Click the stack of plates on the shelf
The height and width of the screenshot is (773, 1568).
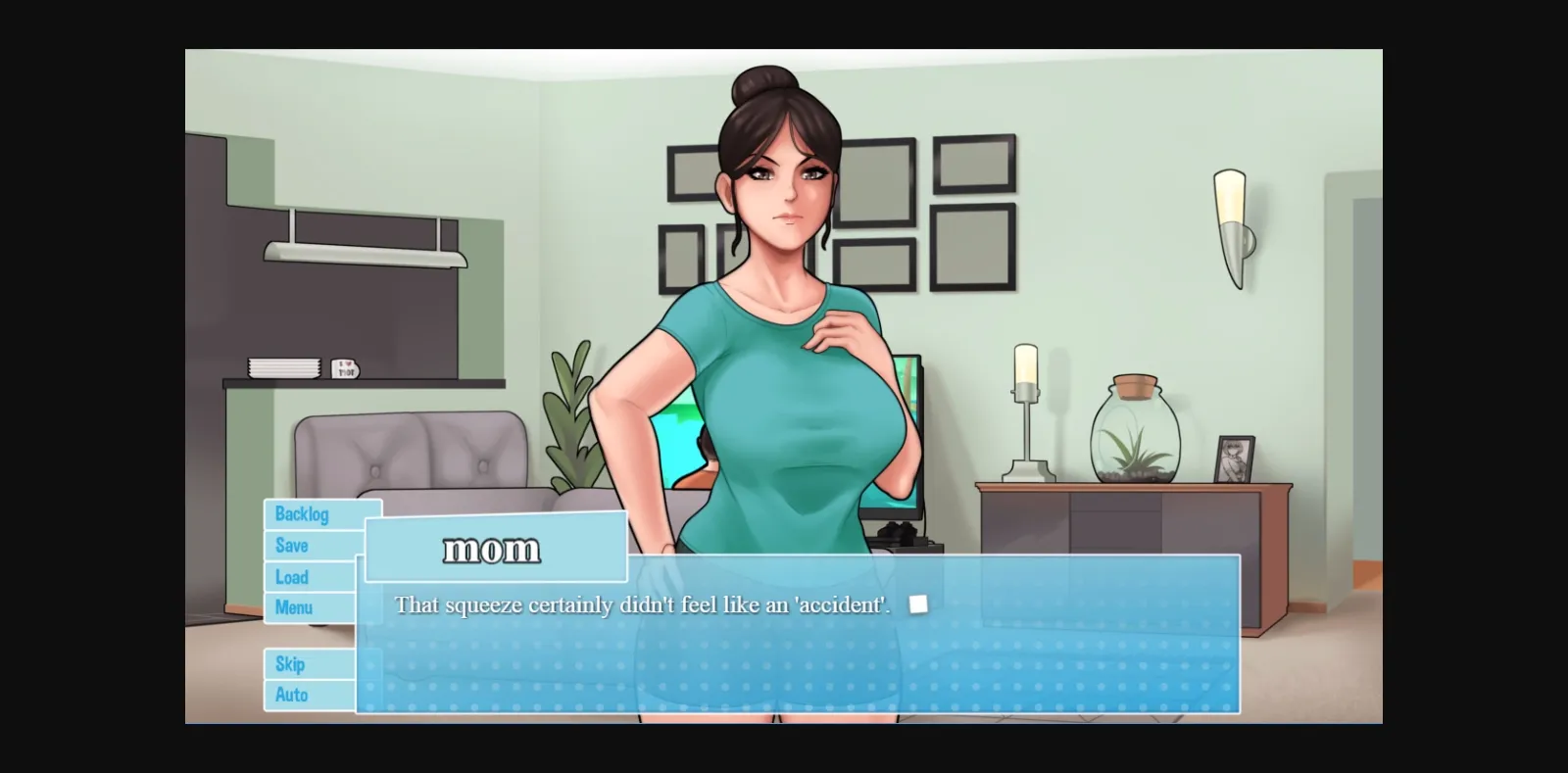pos(287,367)
